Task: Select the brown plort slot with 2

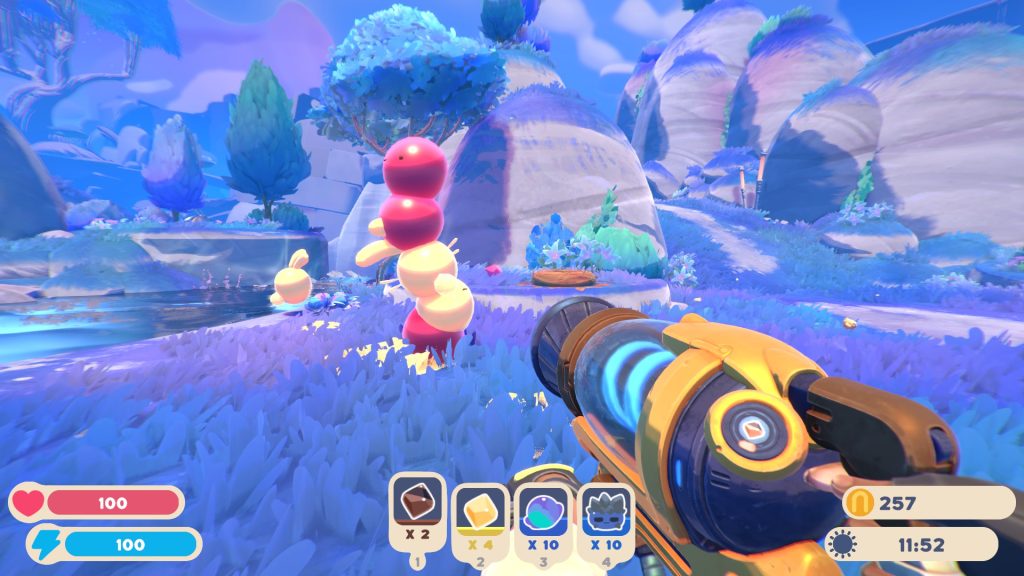Action: 417,505
